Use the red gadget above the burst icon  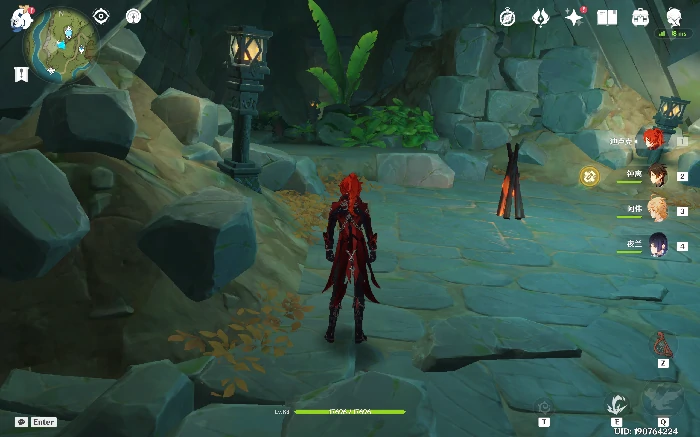(x=661, y=344)
